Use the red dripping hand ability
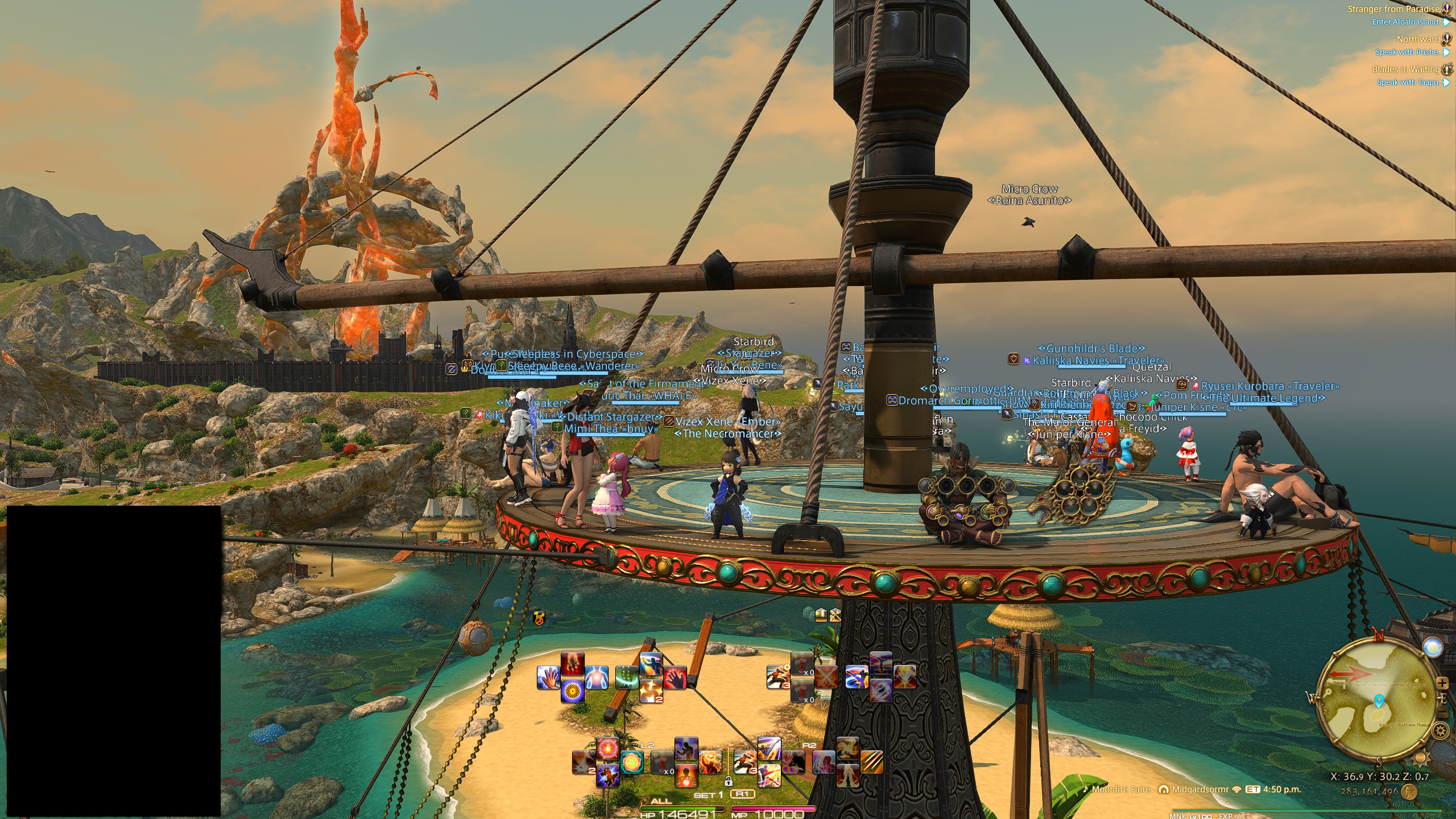Viewport: 1456px width, 819px height. (572, 664)
